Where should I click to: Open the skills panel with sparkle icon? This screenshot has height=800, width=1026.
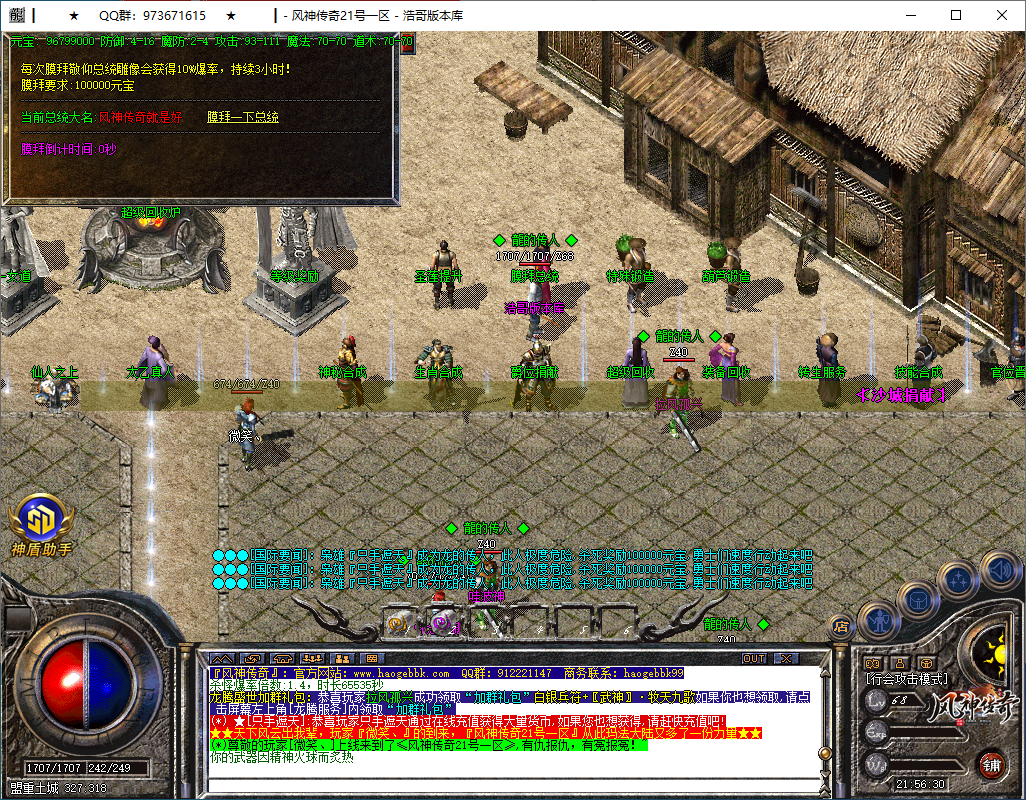click(x=958, y=578)
